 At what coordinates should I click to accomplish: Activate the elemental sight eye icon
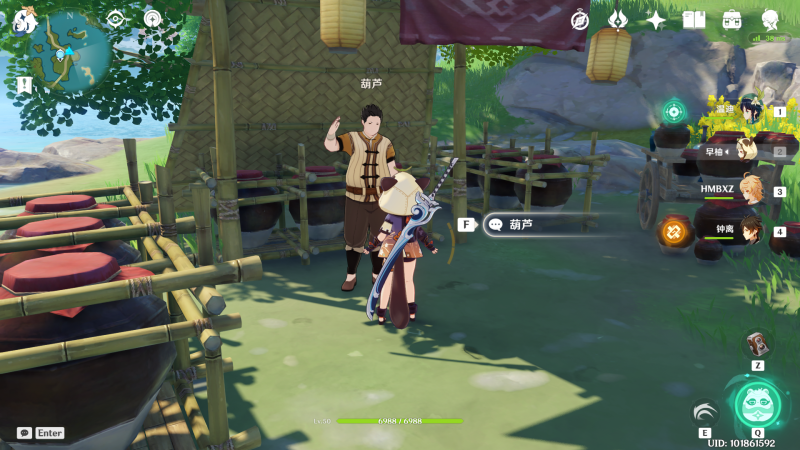pos(115,19)
